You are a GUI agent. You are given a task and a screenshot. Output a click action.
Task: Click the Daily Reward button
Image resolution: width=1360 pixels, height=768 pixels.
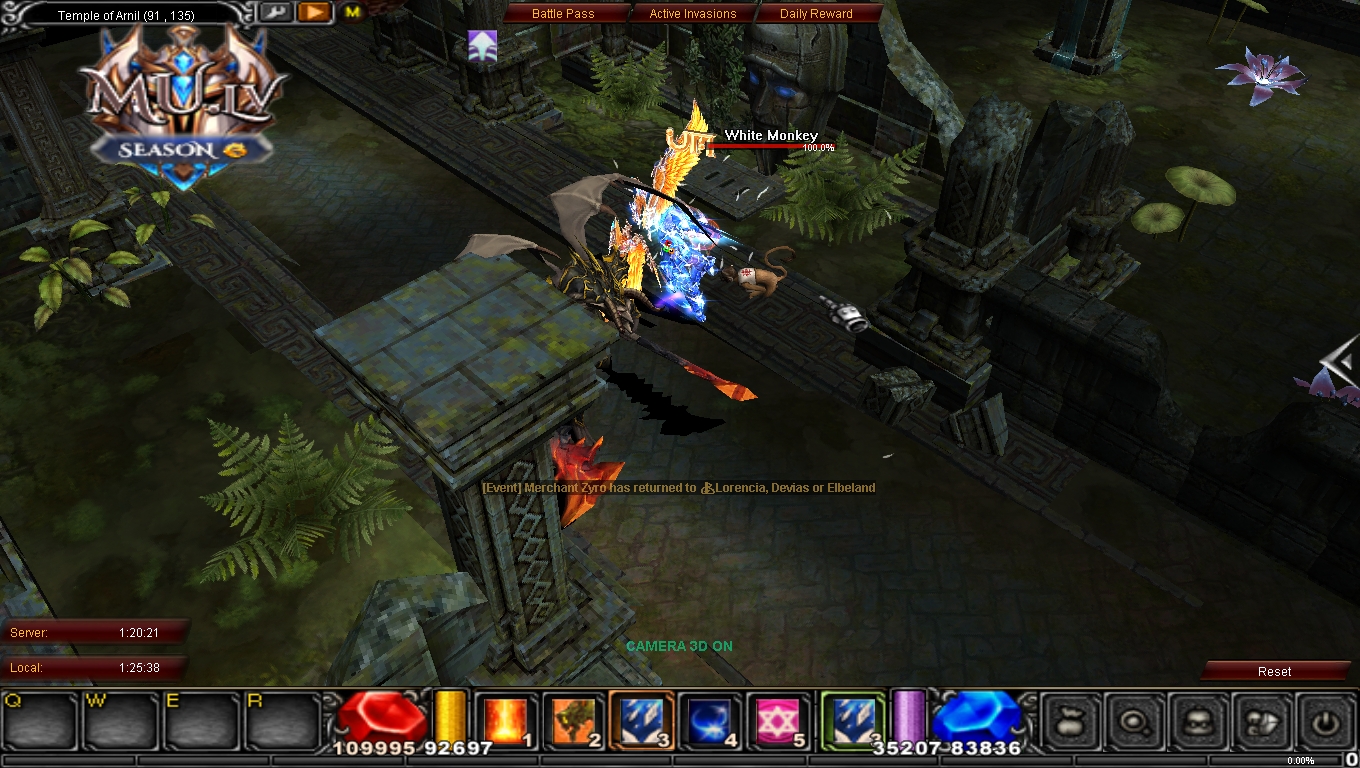click(818, 13)
